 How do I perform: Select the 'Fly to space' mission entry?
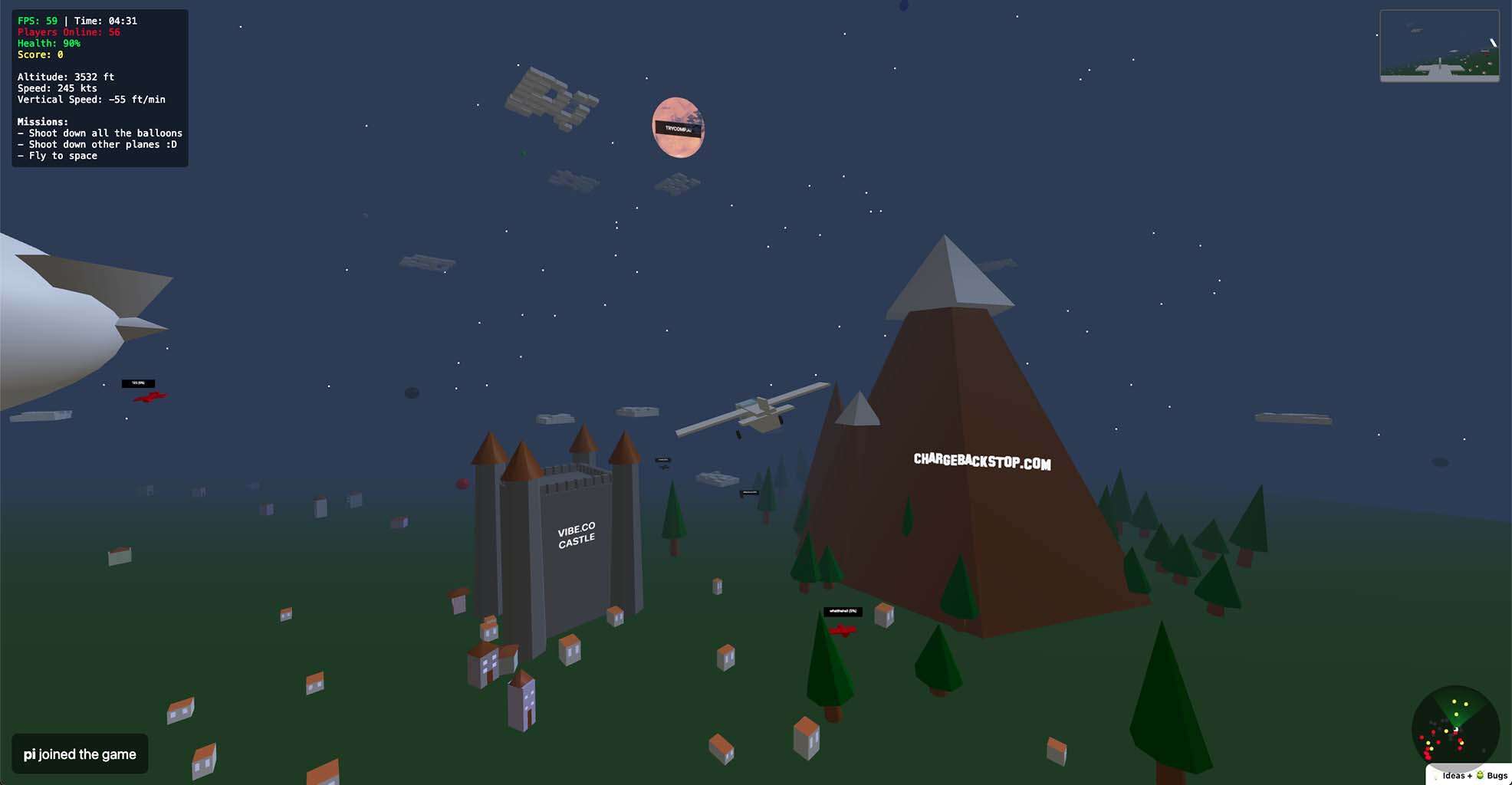[58, 155]
